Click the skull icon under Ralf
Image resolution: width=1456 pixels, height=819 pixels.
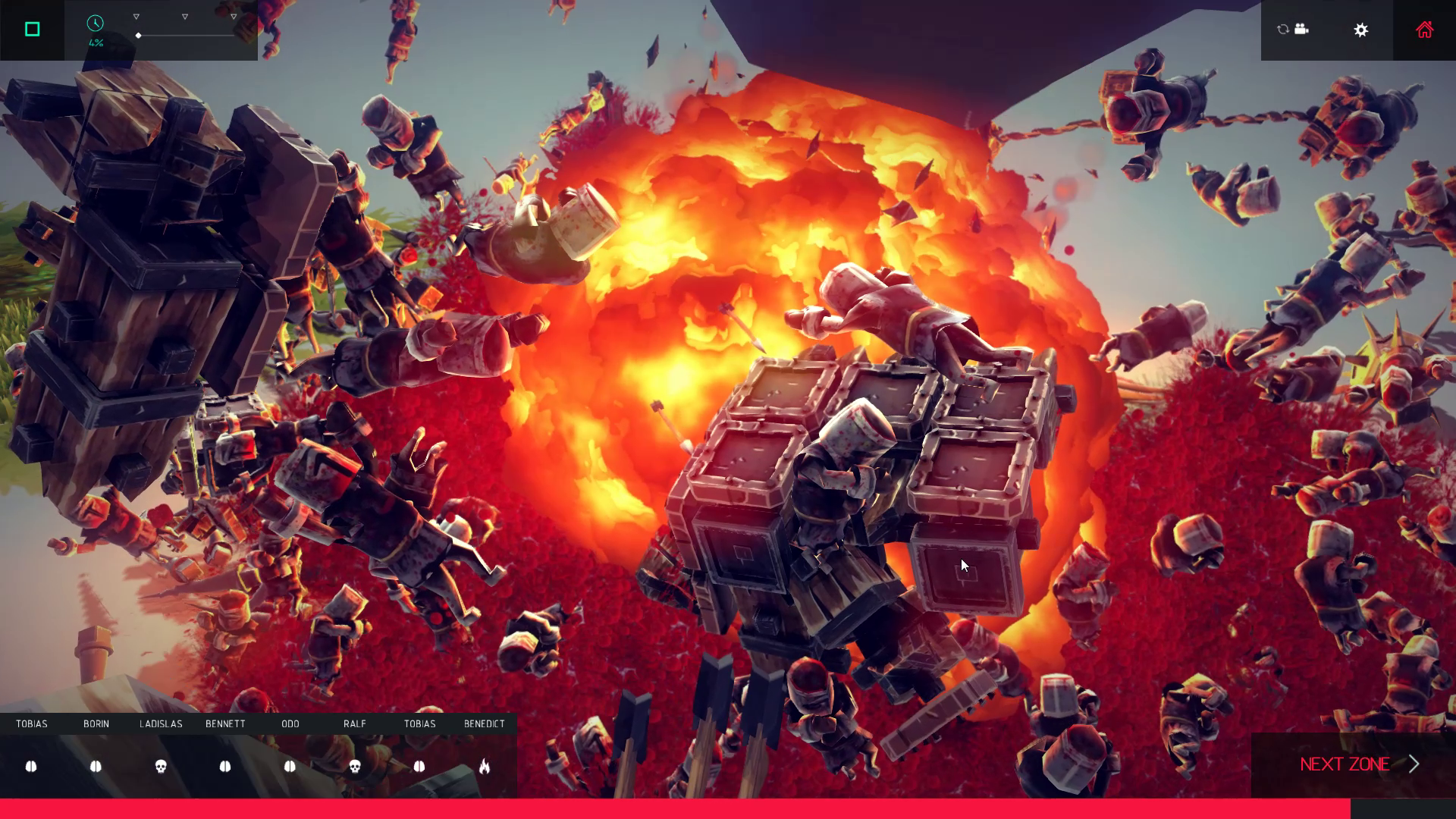click(x=355, y=767)
